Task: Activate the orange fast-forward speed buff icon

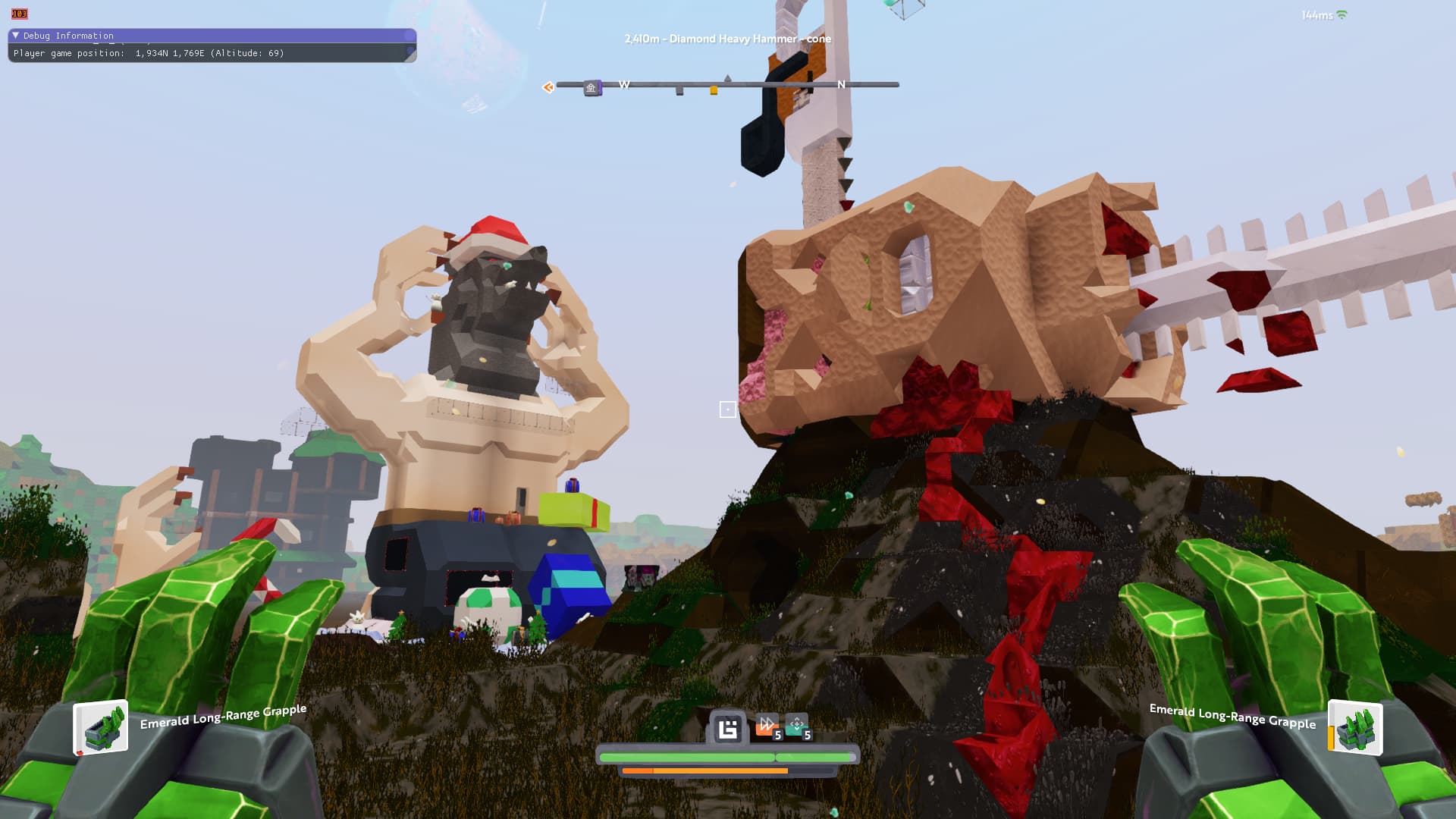Action: point(767,726)
